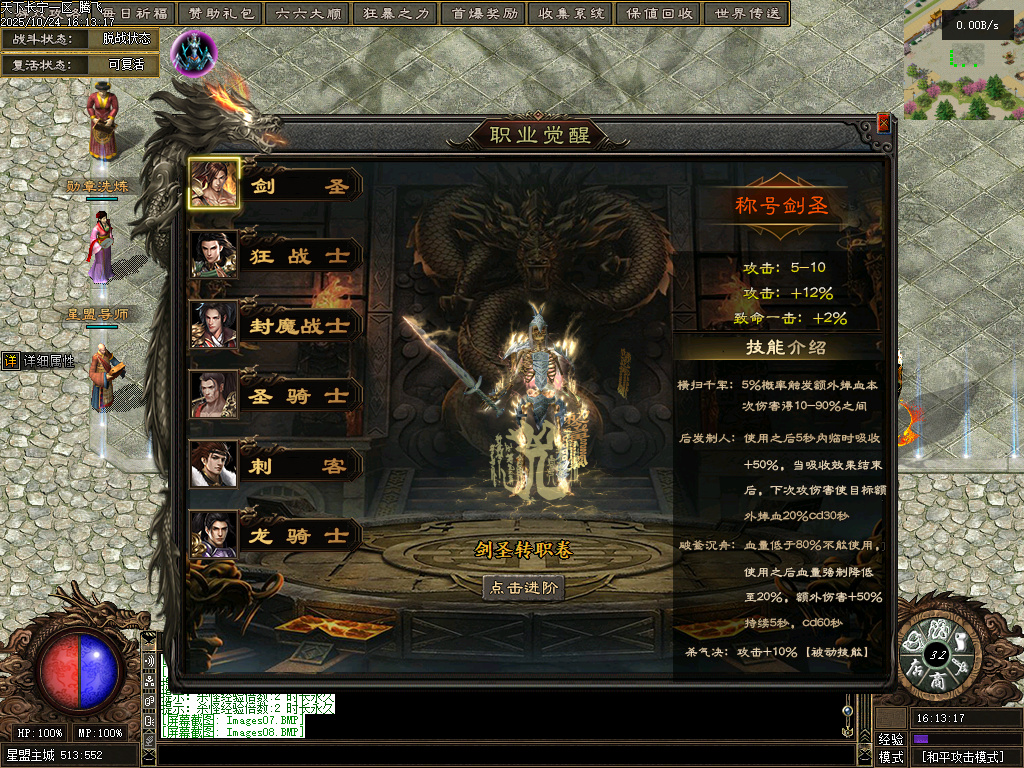Choose the 狂战士 class
The height and width of the screenshot is (768, 1024).
coord(276,256)
